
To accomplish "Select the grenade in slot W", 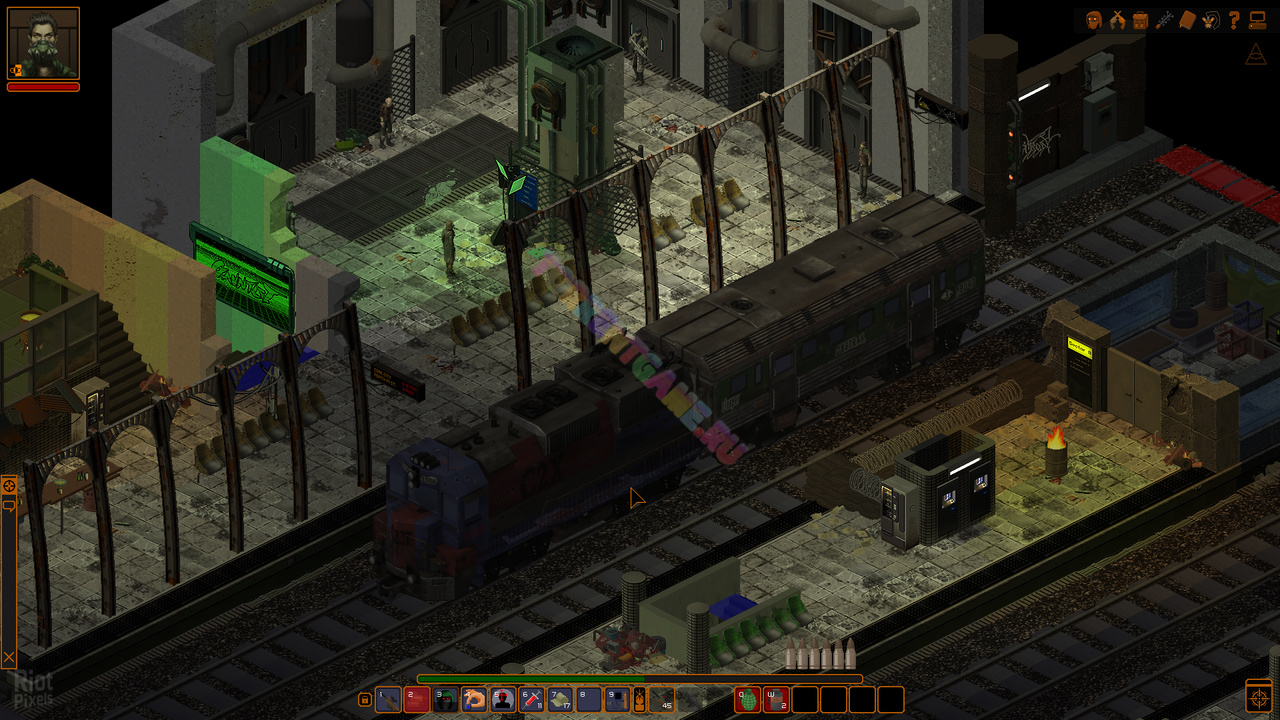I will pyautogui.click(x=777, y=699).
